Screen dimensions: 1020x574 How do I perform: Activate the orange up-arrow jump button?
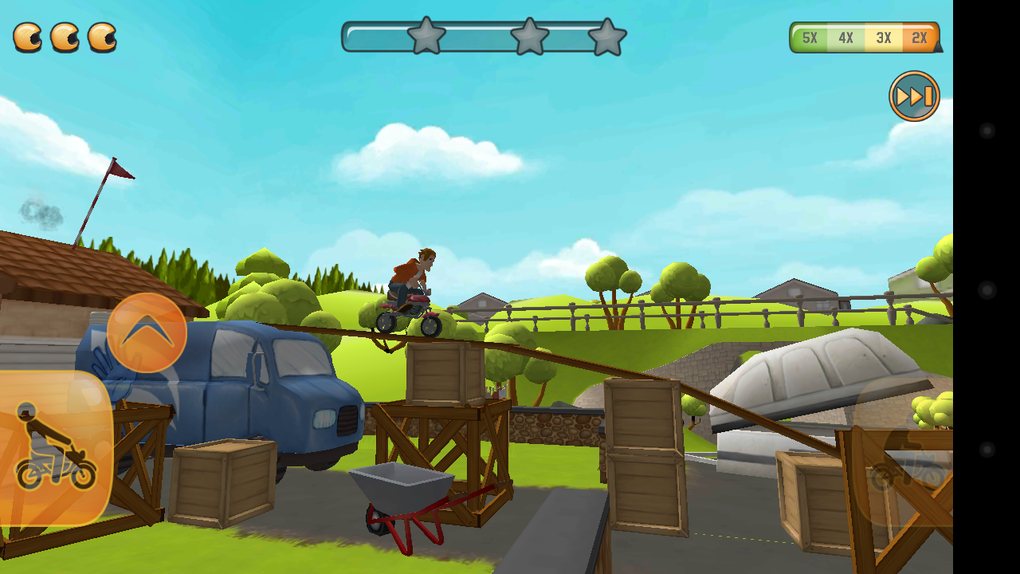coord(147,333)
